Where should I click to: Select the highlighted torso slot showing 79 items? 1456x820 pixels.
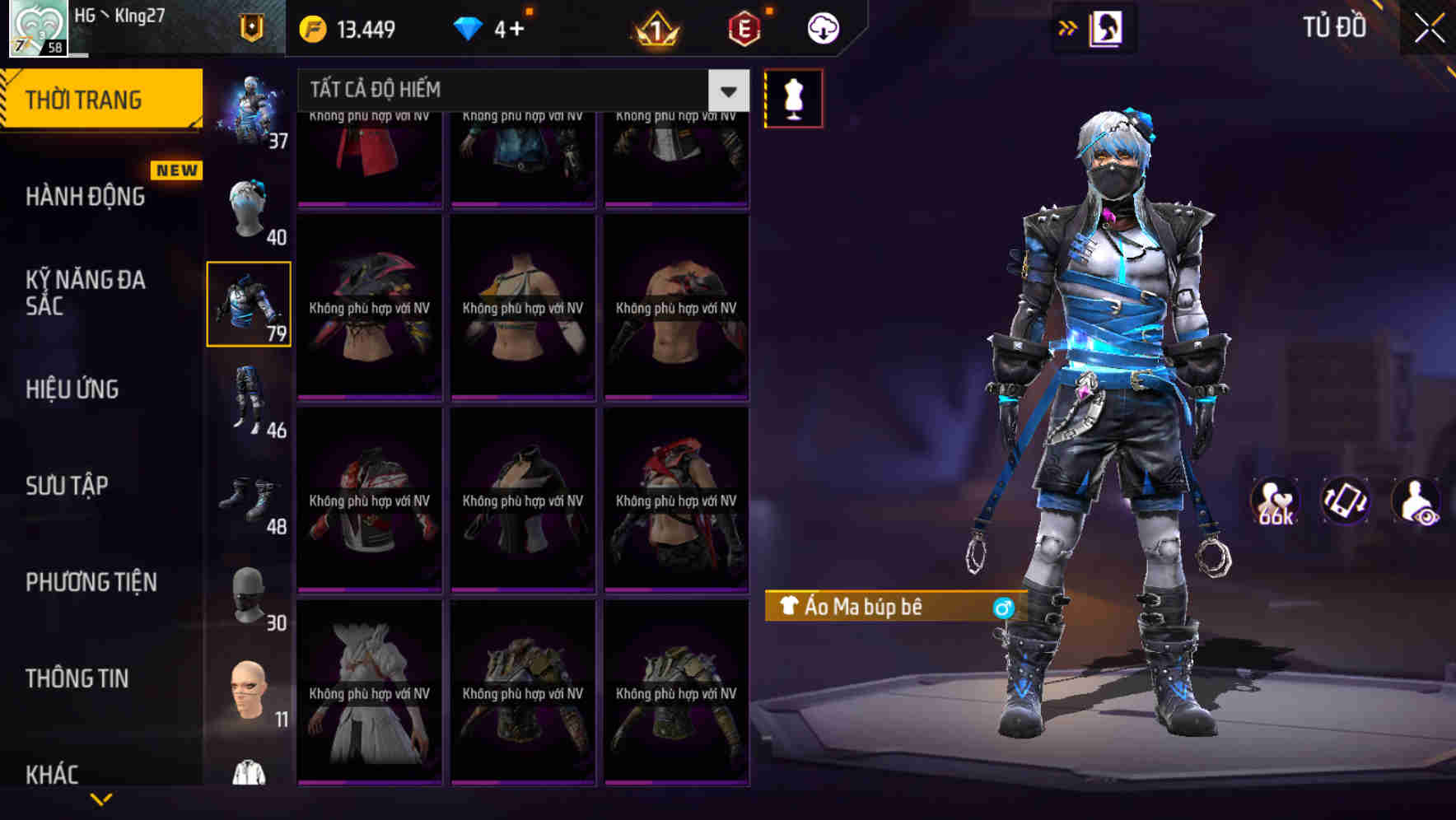[x=250, y=305]
